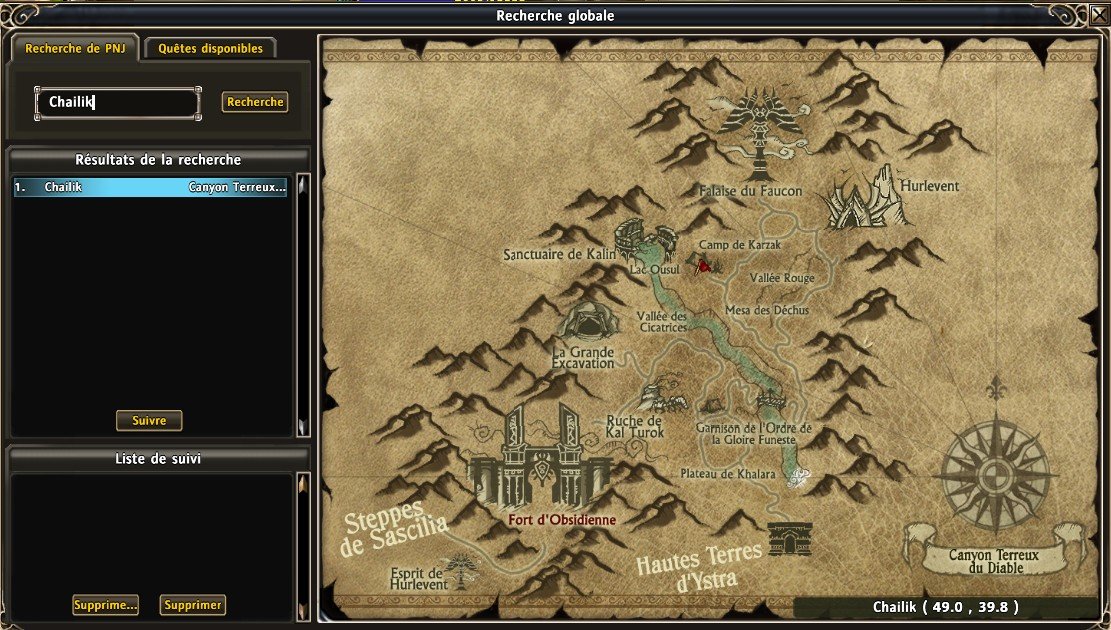Click the NPC name search field
1111x630 pixels.
(118, 102)
